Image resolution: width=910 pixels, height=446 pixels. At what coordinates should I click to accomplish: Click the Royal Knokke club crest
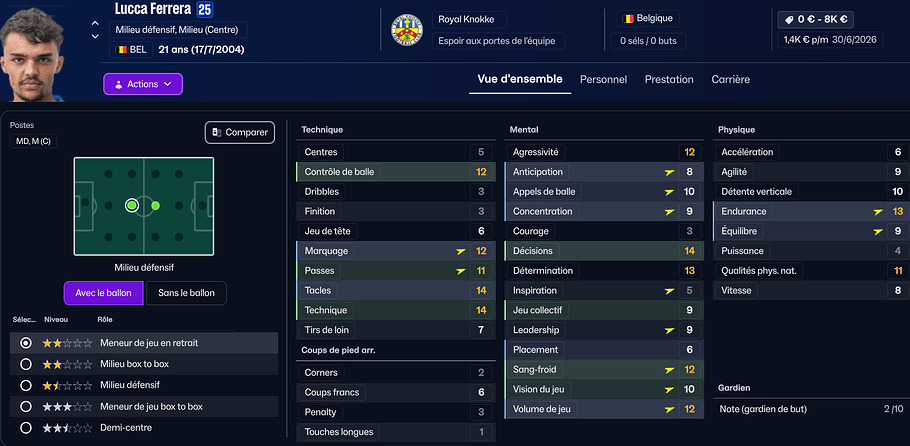pyautogui.click(x=406, y=31)
